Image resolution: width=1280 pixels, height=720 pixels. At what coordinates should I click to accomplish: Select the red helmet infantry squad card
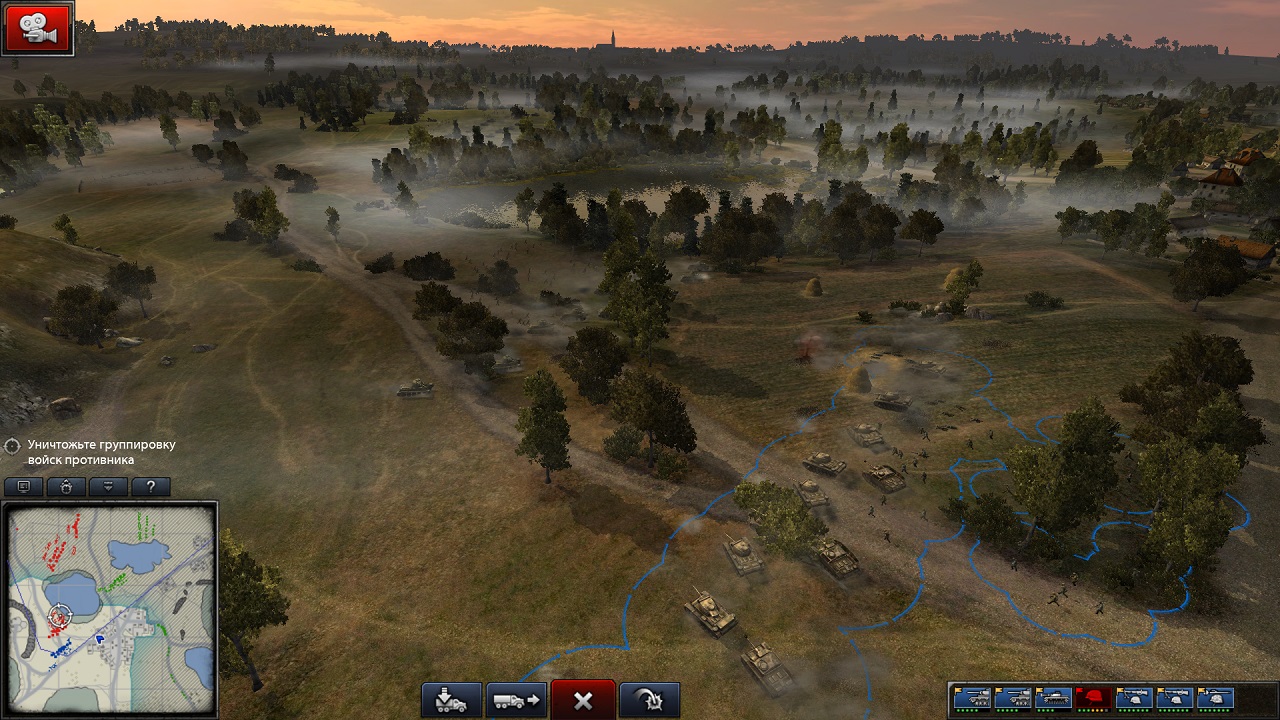[x=1093, y=697]
